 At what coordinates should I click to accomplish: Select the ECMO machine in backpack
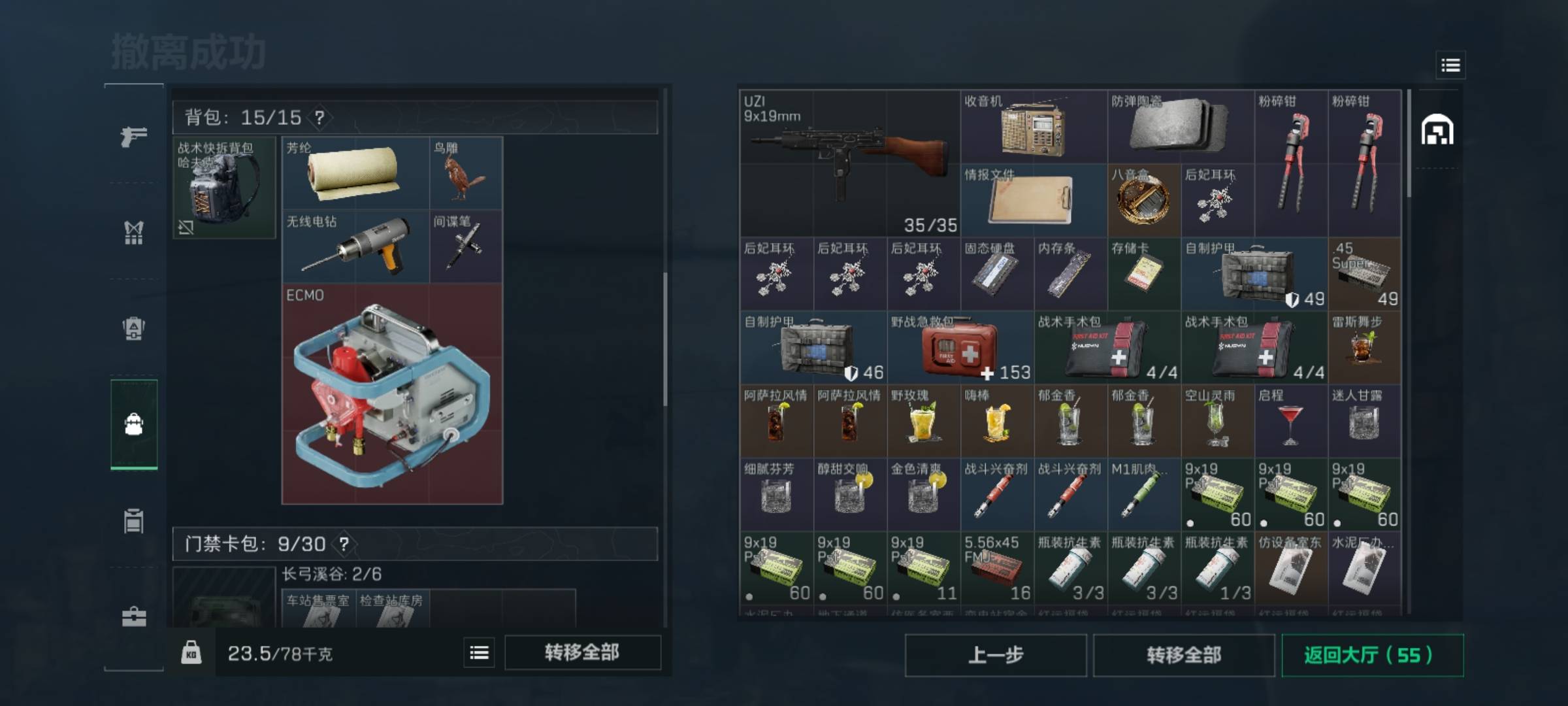(x=392, y=394)
